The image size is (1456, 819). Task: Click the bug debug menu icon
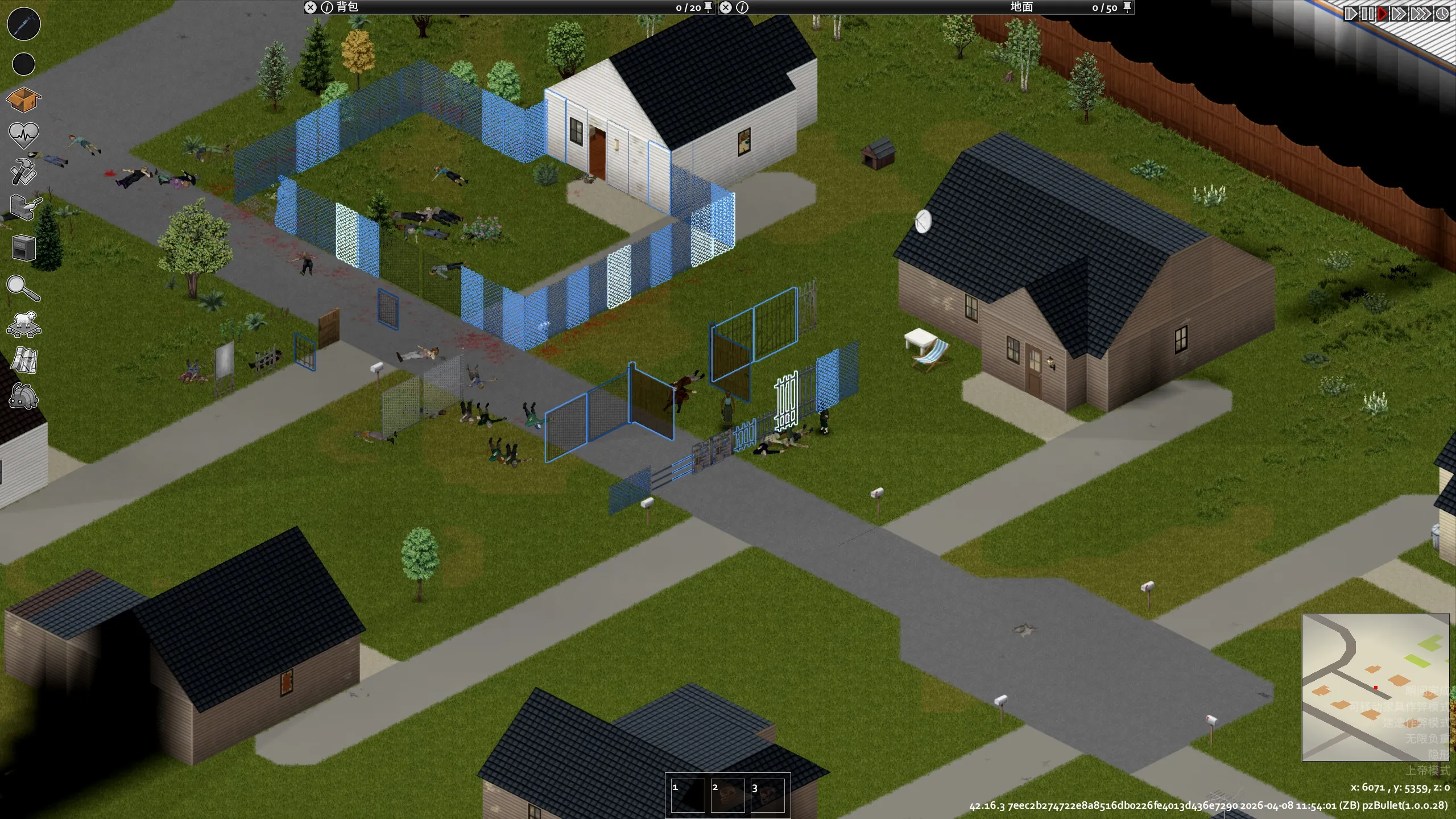23,396
